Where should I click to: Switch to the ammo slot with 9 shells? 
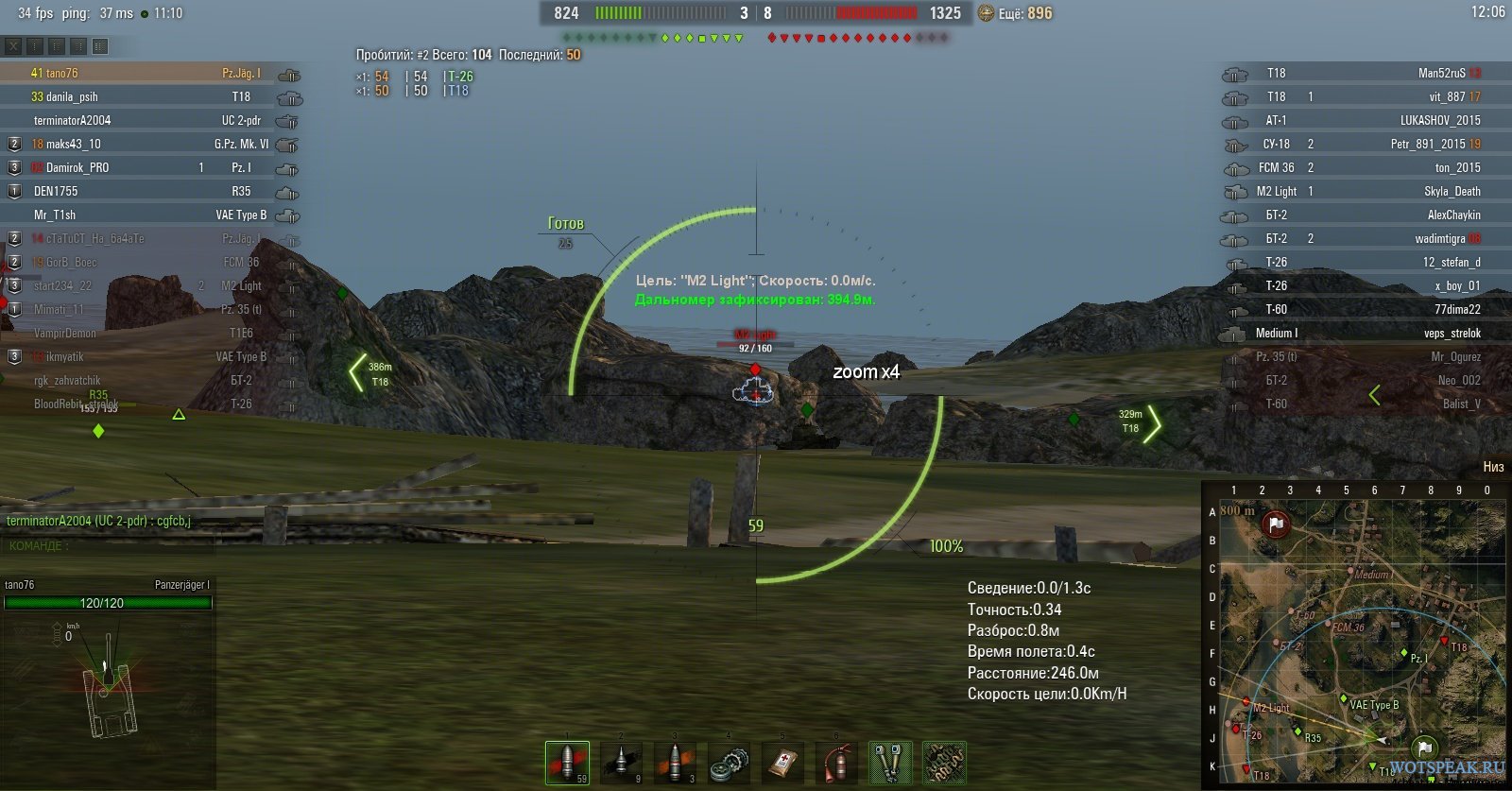coord(621,762)
